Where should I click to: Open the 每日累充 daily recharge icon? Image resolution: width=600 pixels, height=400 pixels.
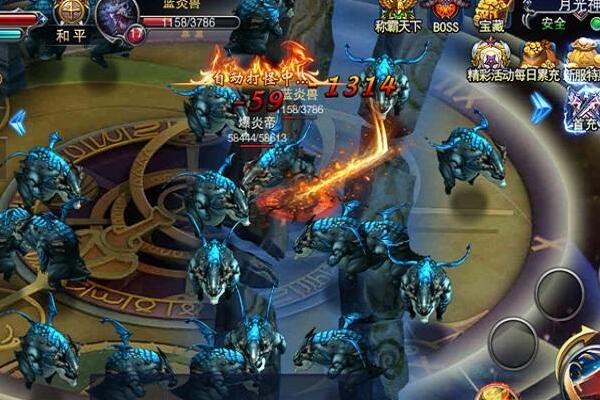[540, 58]
